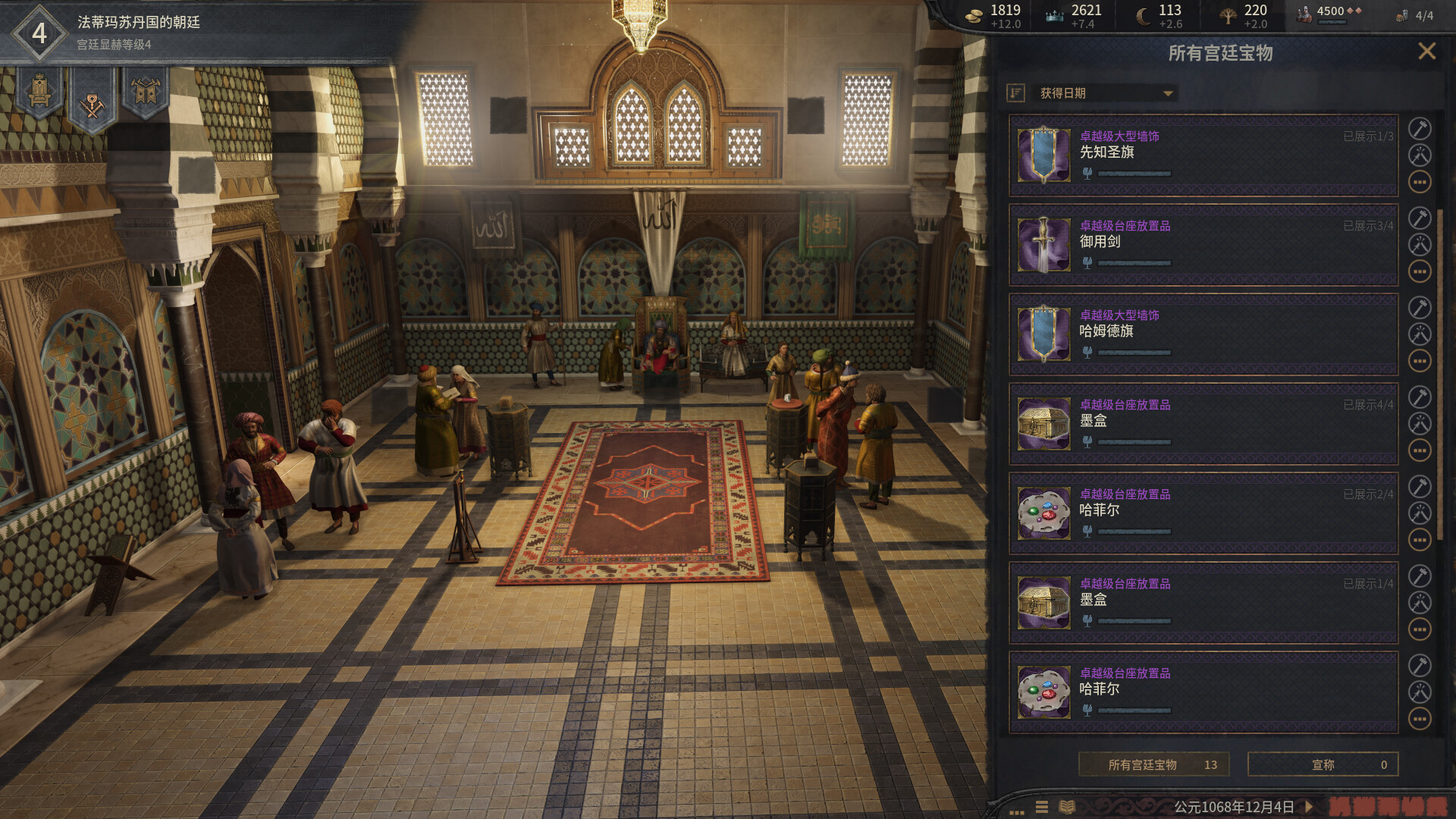Choose the 哈姆德旗 wall banner artifact
Viewport: 1456px width, 819px height.
tap(1203, 334)
